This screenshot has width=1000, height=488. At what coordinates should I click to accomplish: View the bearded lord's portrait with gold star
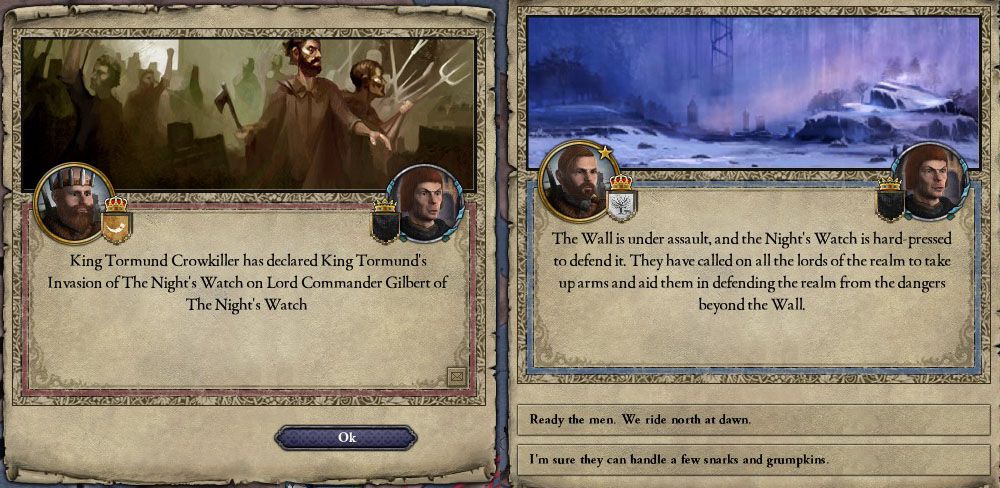575,180
